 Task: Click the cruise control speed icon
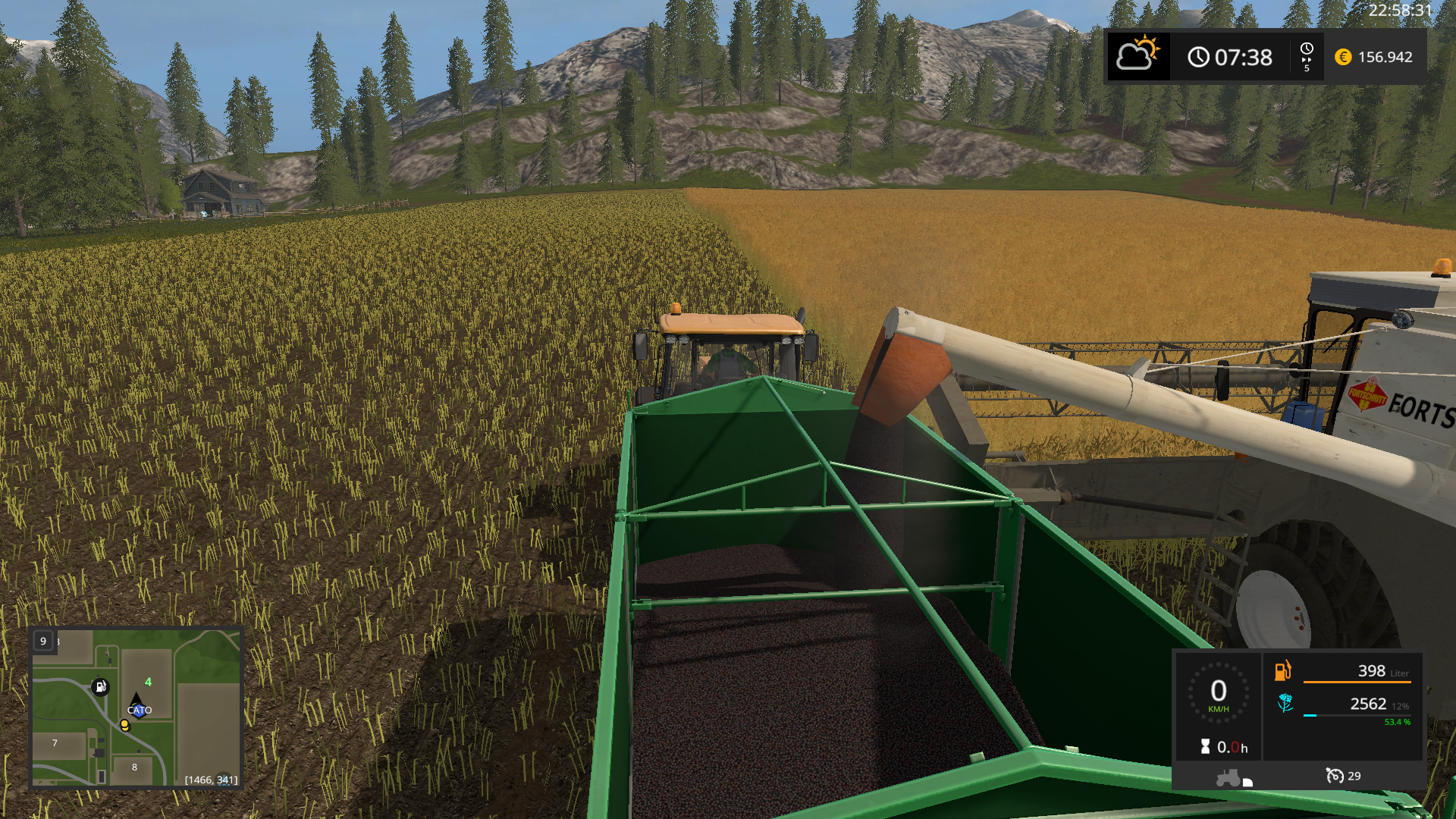point(1334,776)
